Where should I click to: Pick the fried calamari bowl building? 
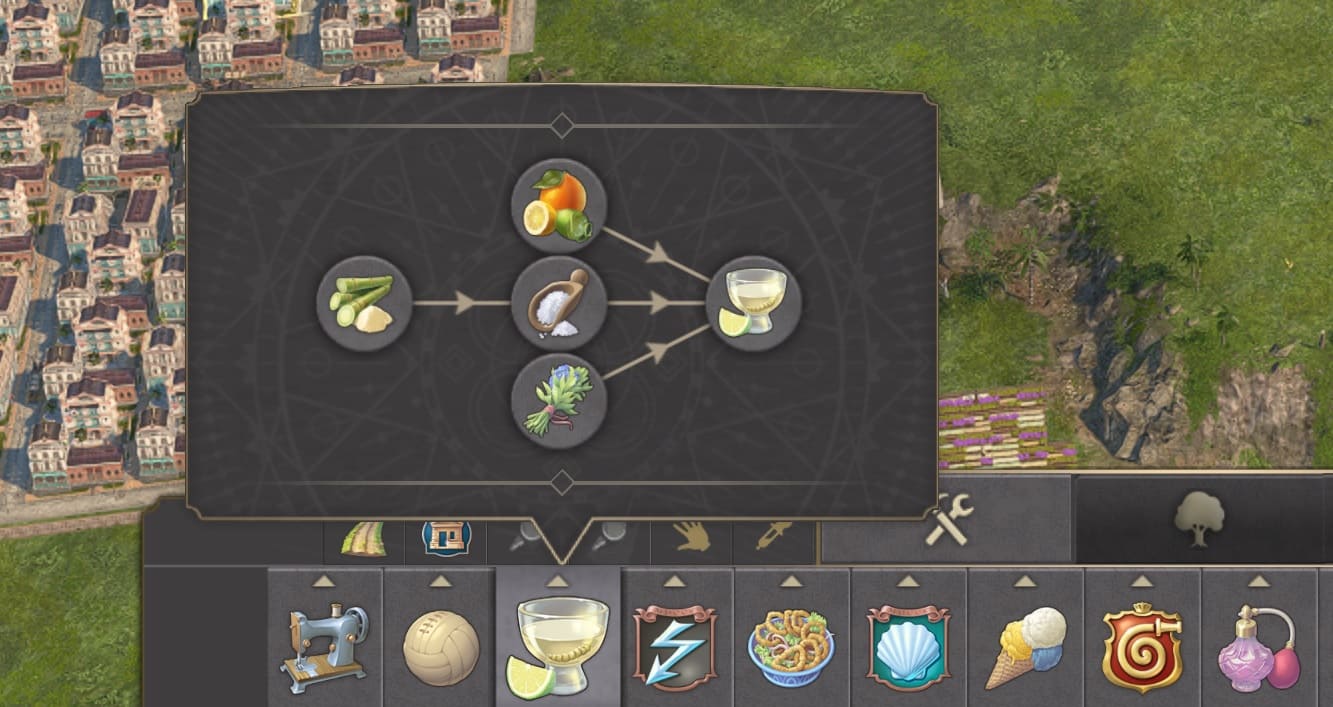[792, 646]
